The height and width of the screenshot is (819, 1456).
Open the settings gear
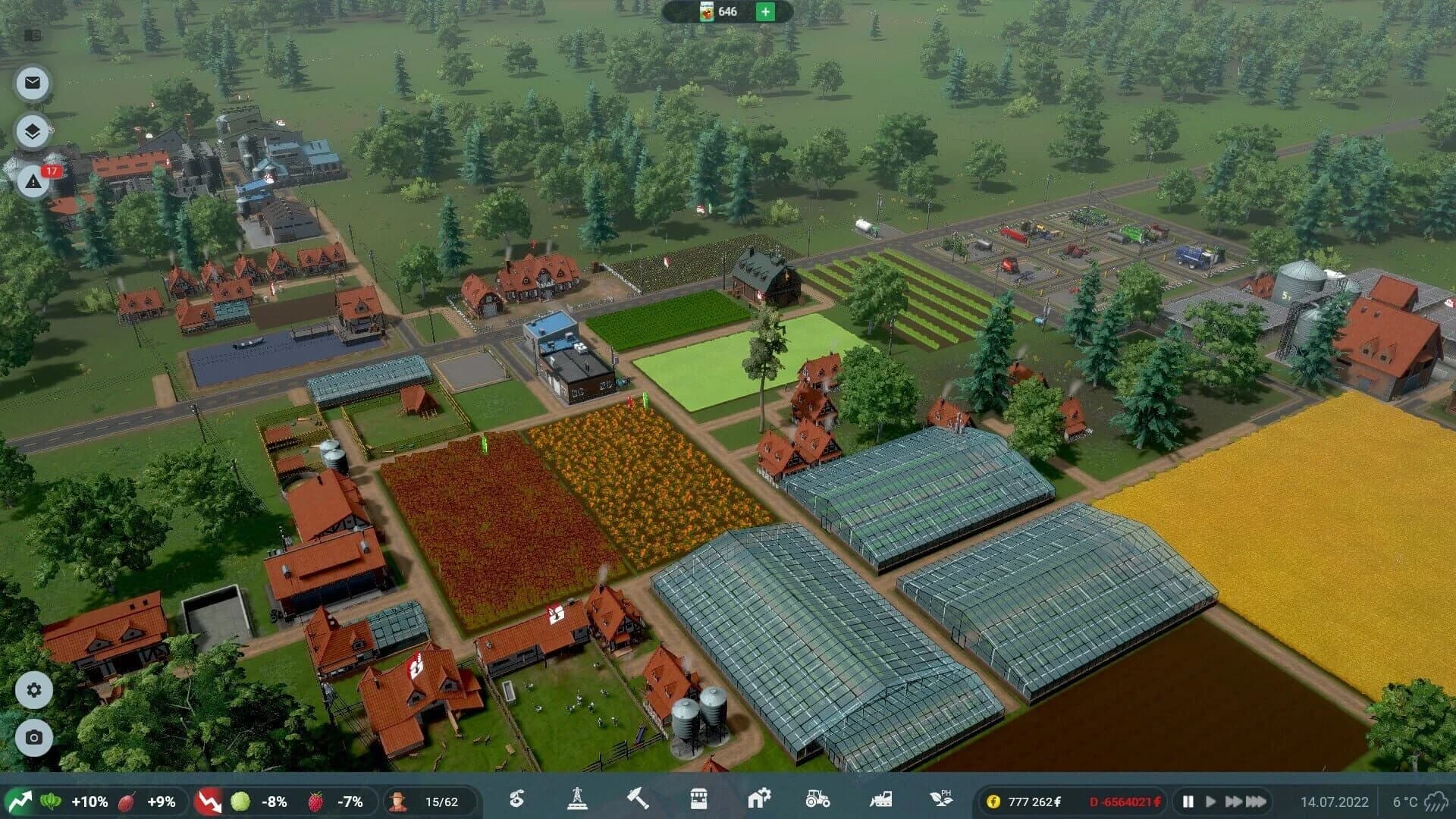tap(32, 690)
